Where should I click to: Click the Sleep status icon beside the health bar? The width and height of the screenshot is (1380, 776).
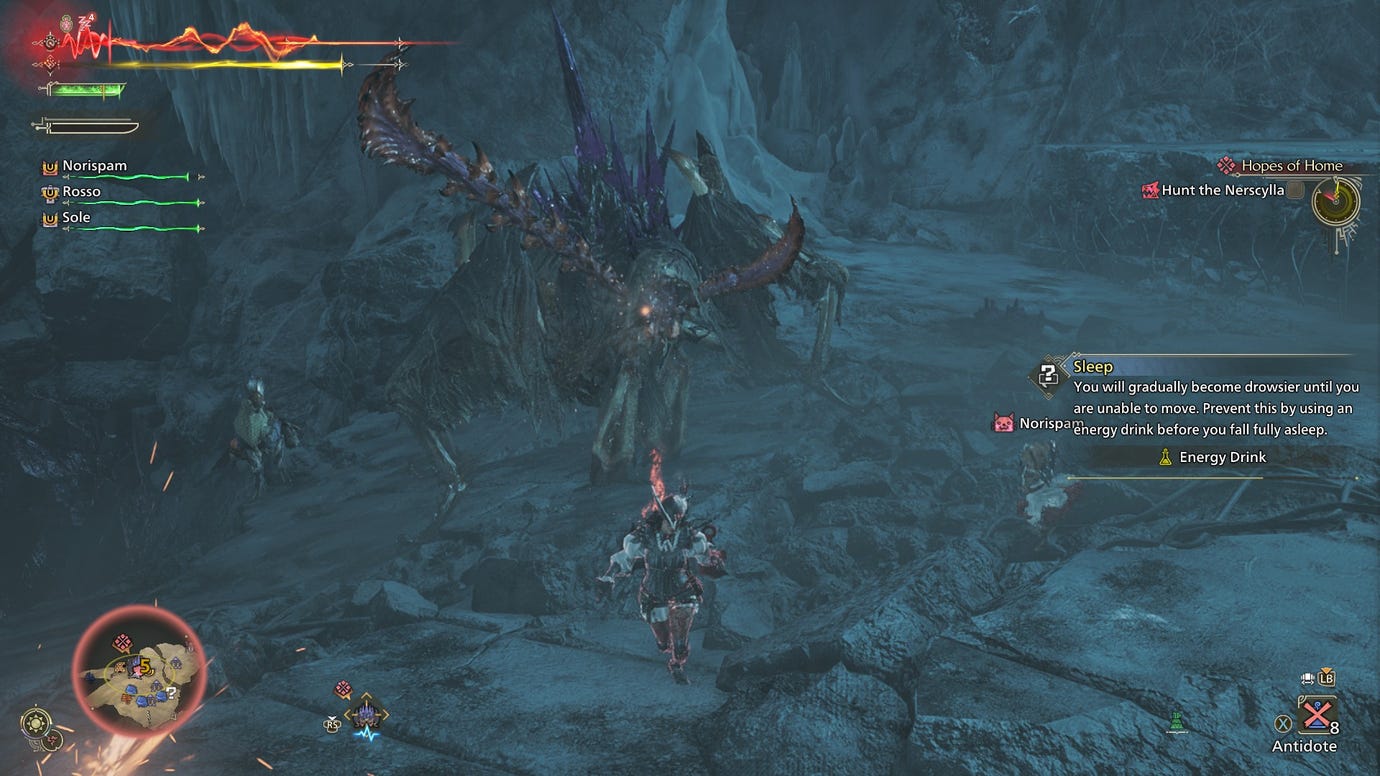(84, 23)
